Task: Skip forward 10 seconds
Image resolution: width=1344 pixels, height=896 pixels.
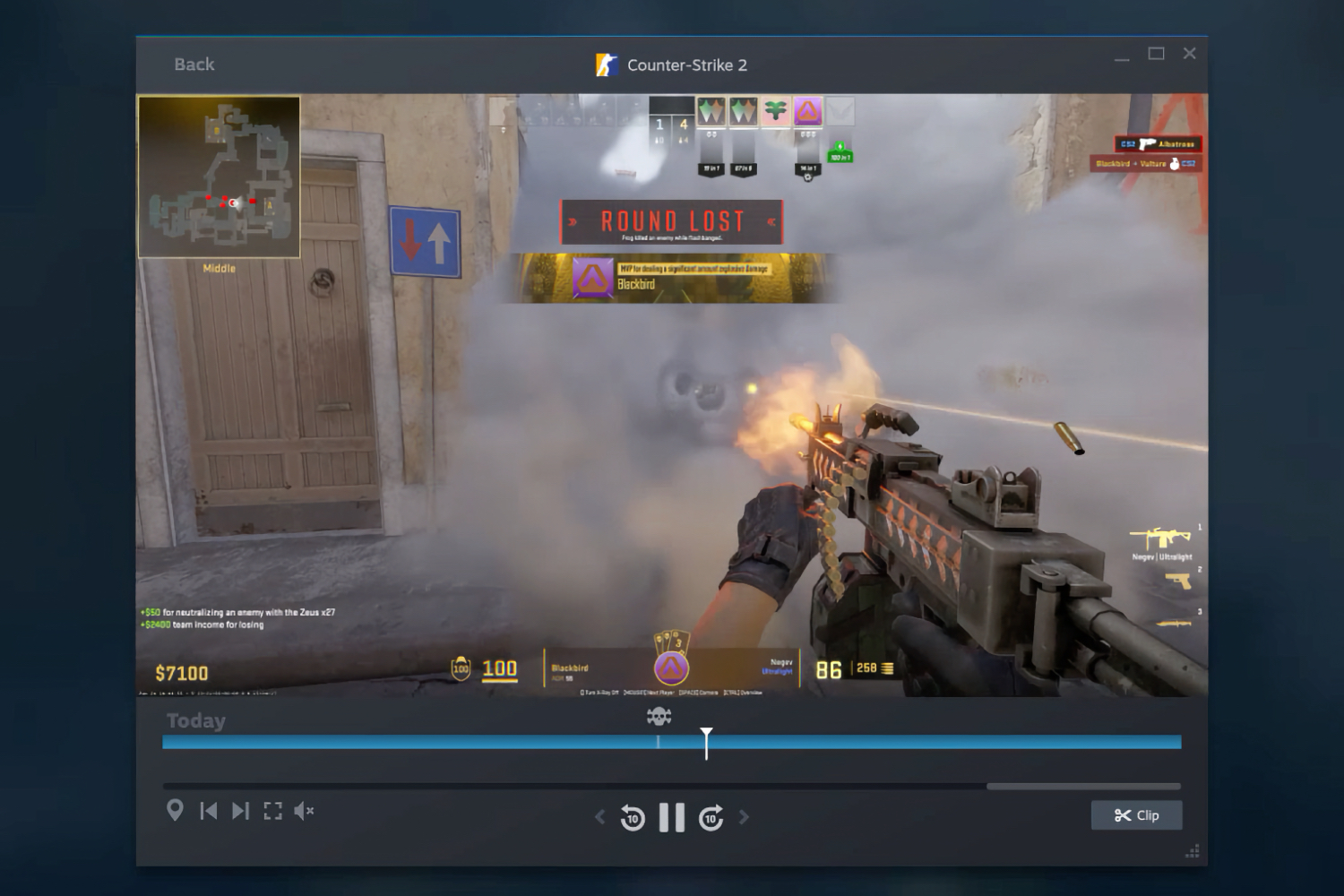Action: pos(711,817)
